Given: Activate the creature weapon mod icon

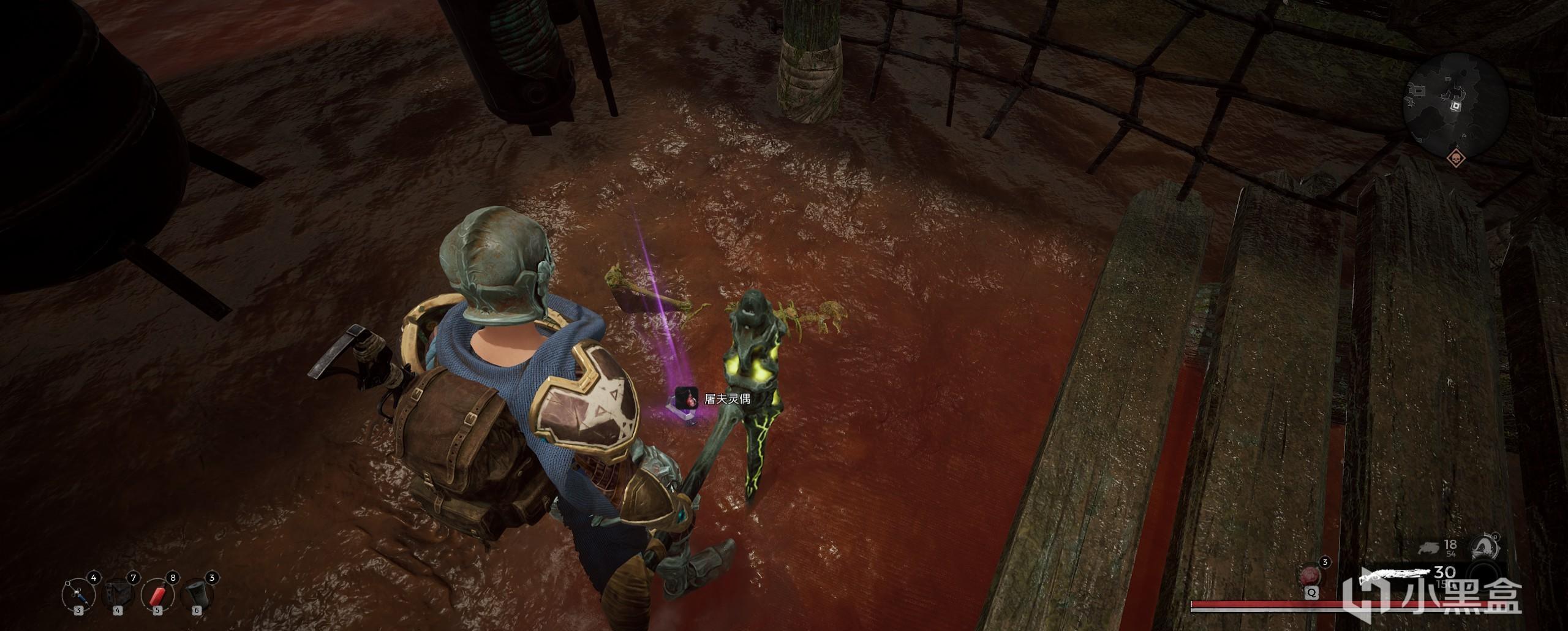Looking at the screenshot, I should click(1485, 546).
